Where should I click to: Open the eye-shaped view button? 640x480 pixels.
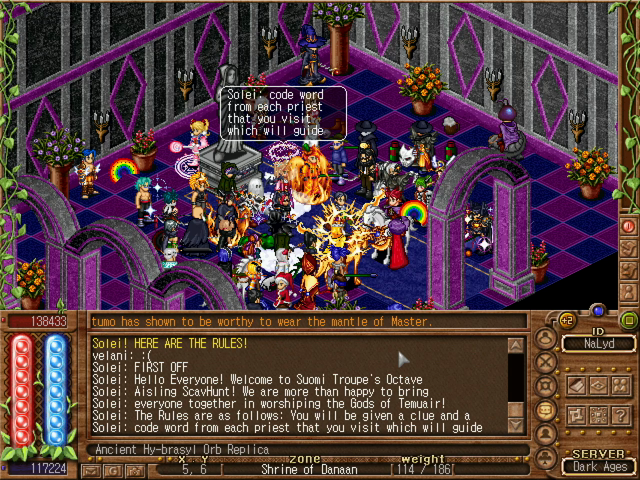click(597, 385)
